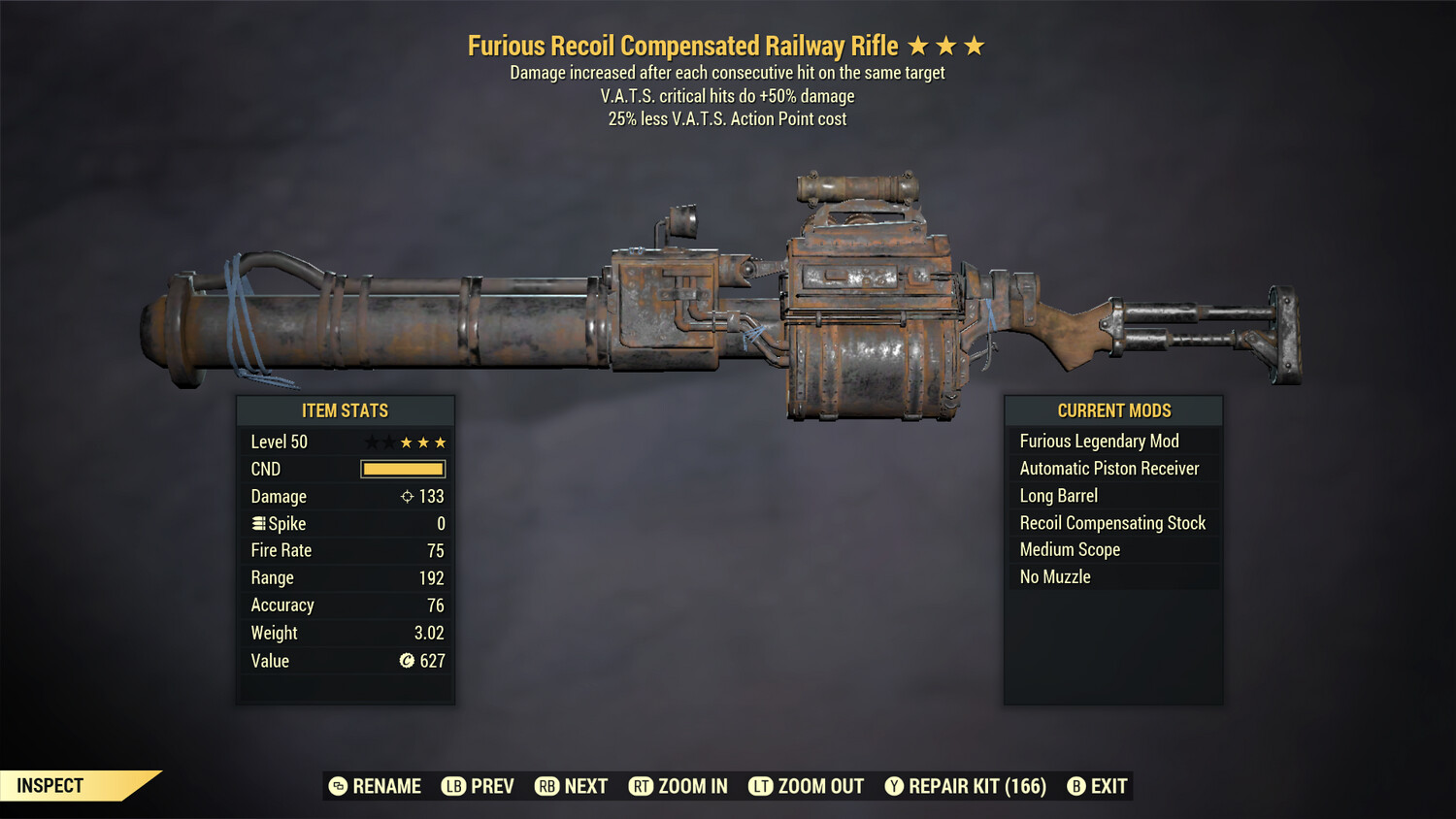This screenshot has width=1456, height=819.
Task: Select the RT Zoom In icon
Action: pos(642,786)
